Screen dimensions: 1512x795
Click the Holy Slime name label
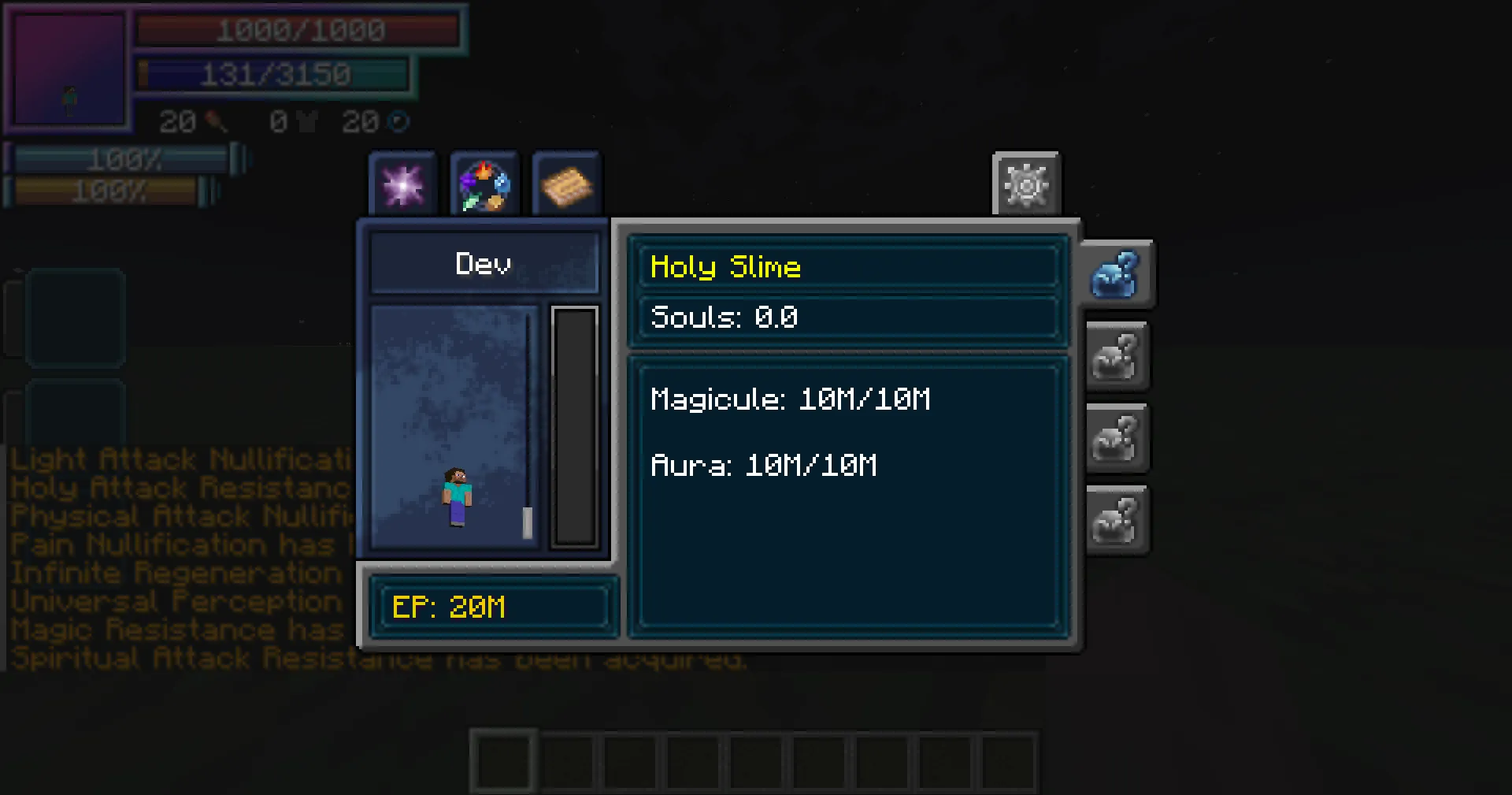click(x=725, y=267)
